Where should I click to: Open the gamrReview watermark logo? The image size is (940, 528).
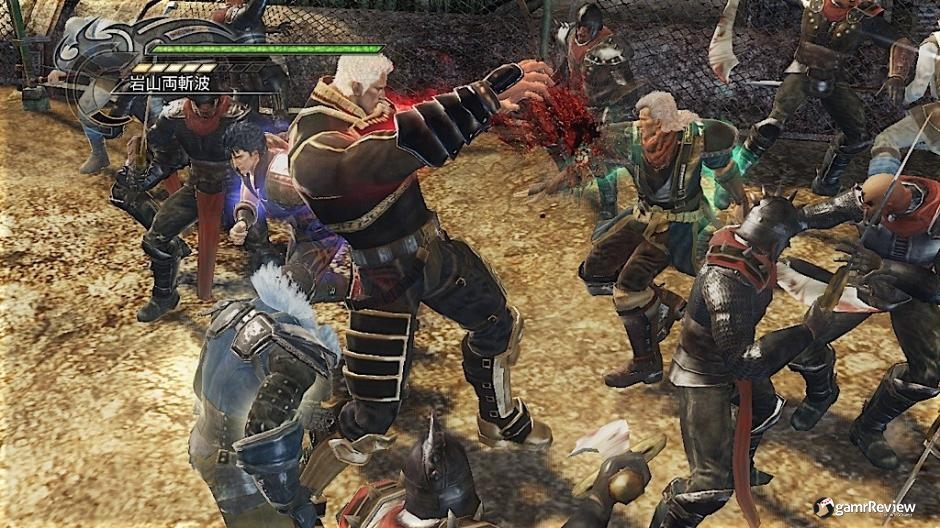(x=863, y=507)
